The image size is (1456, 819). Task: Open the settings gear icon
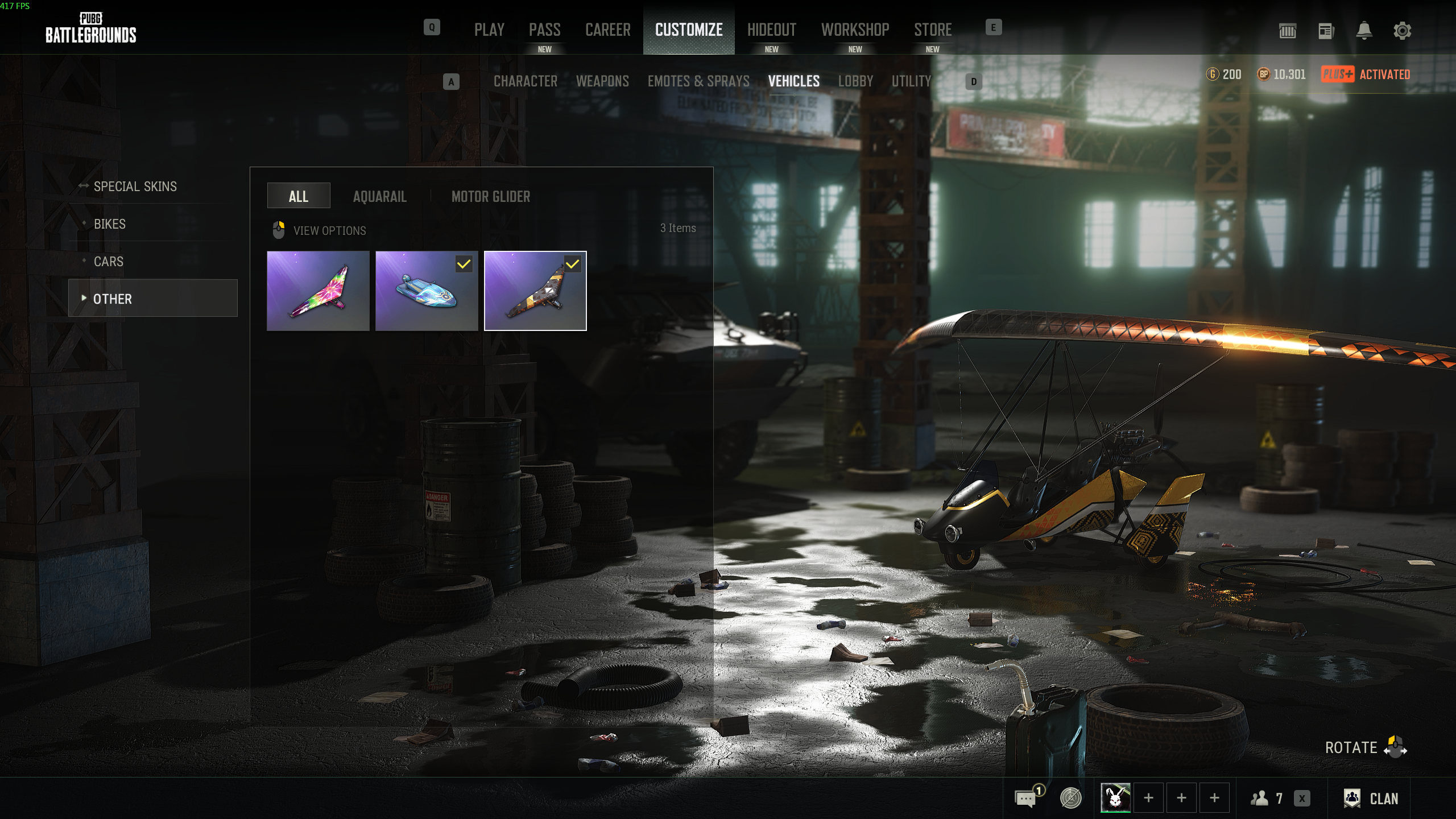coord(1402,31)
